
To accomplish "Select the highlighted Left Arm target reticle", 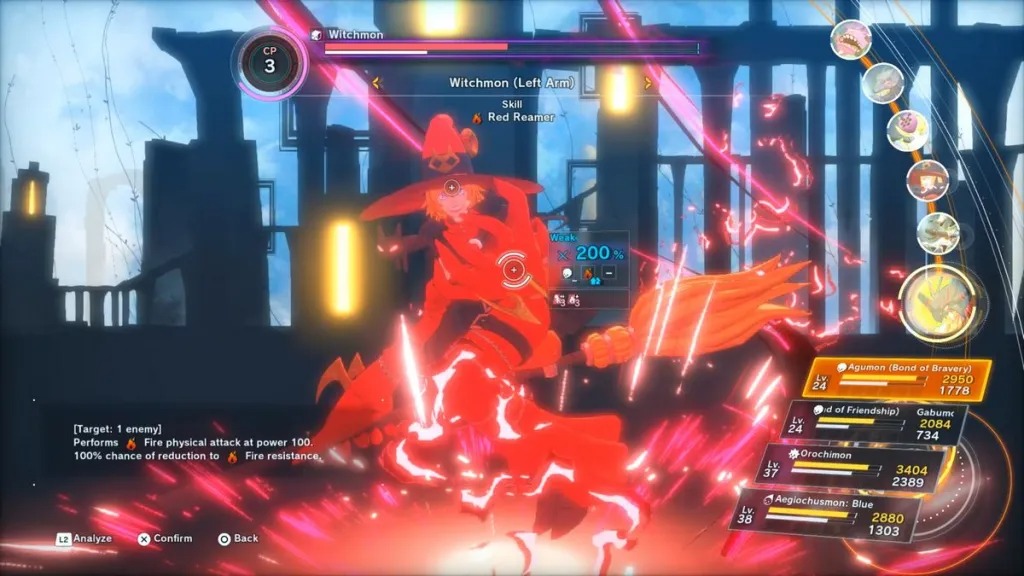I will coord(514,268).
